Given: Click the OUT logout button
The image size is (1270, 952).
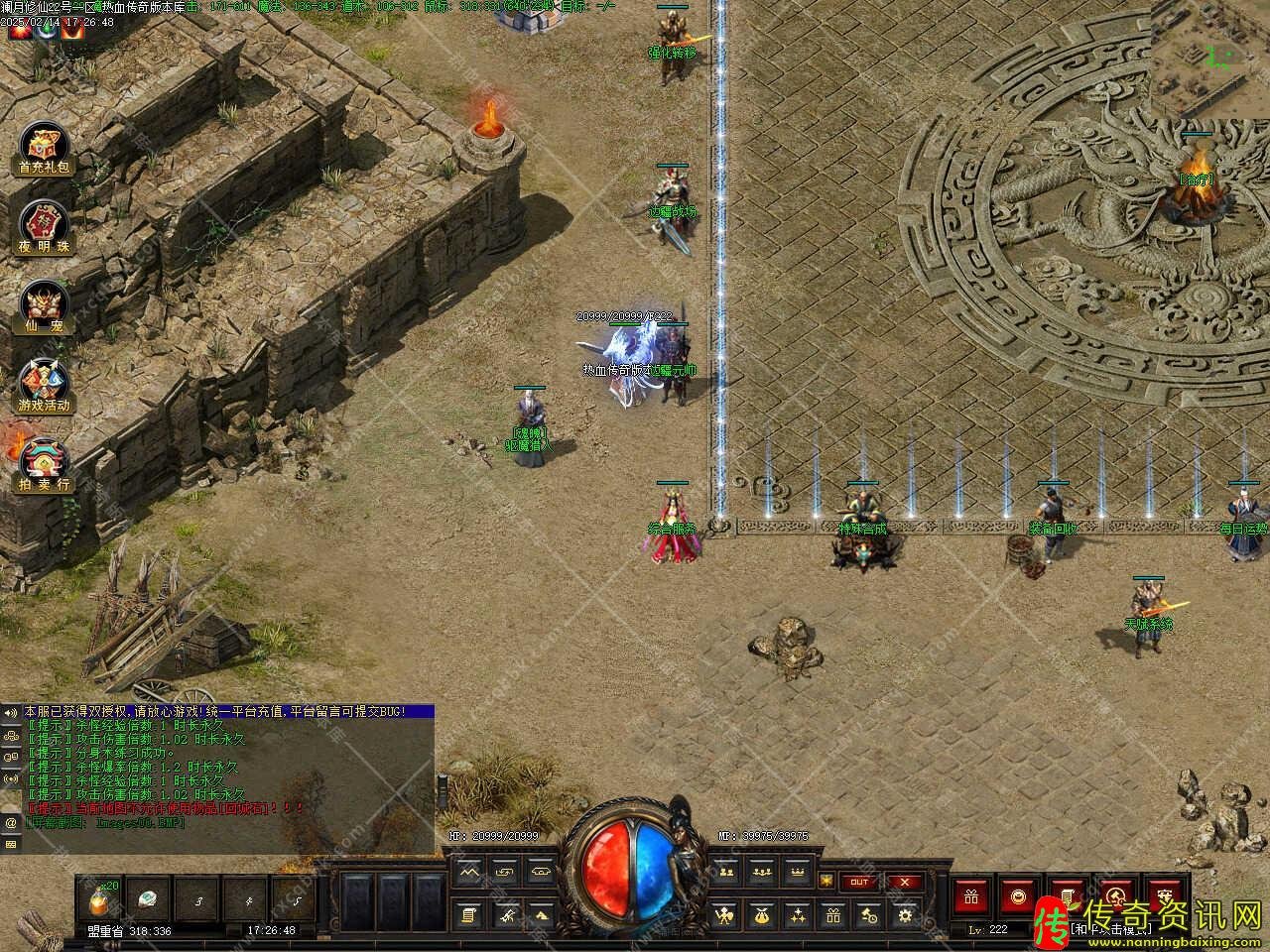Looking at the screenshot, I should [x=859, y=882].
